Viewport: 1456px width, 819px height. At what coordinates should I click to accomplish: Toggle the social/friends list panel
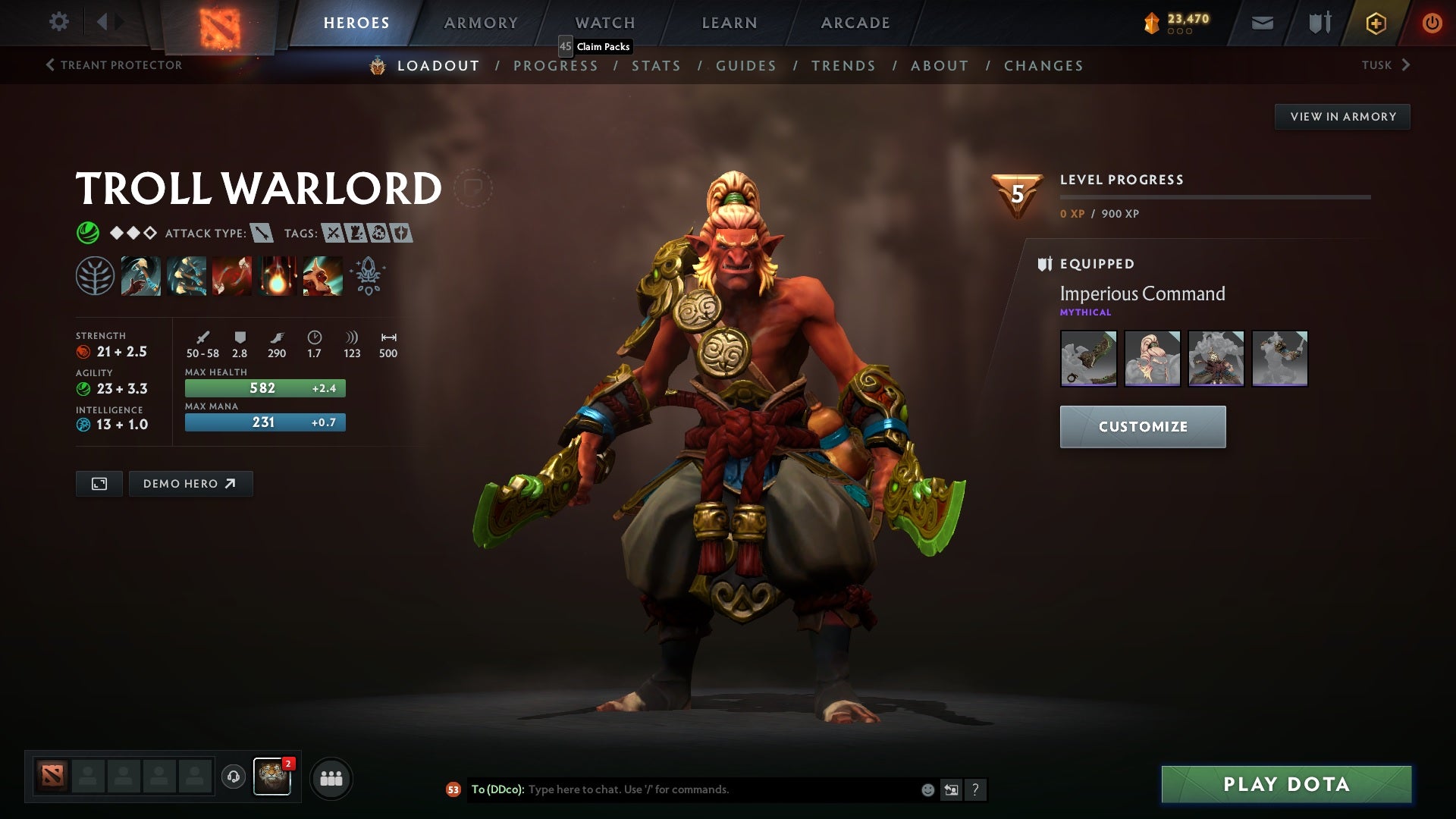pyautogui.click(x=331, y=777)
